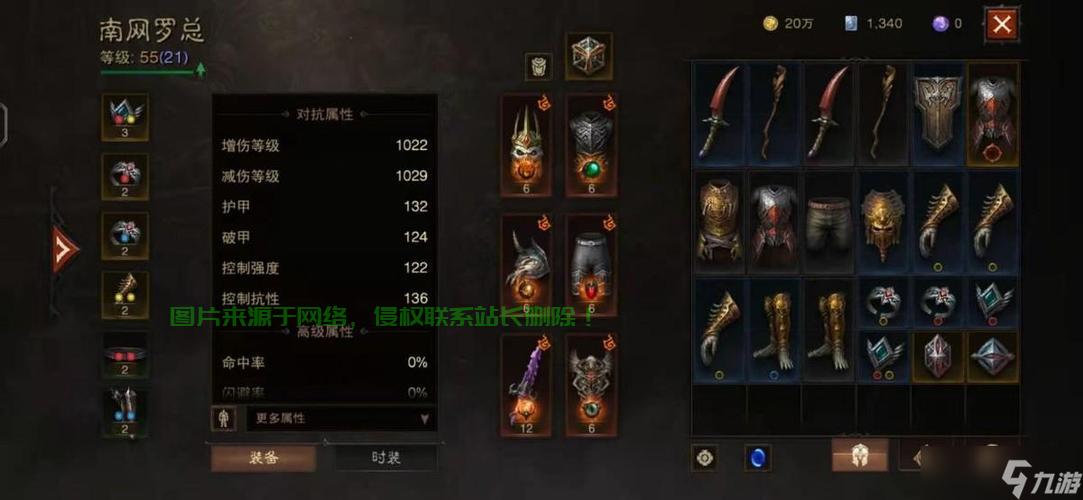
Task: Close the character equipment screen
Action: pyautogui.click(x=1001, y=24)
